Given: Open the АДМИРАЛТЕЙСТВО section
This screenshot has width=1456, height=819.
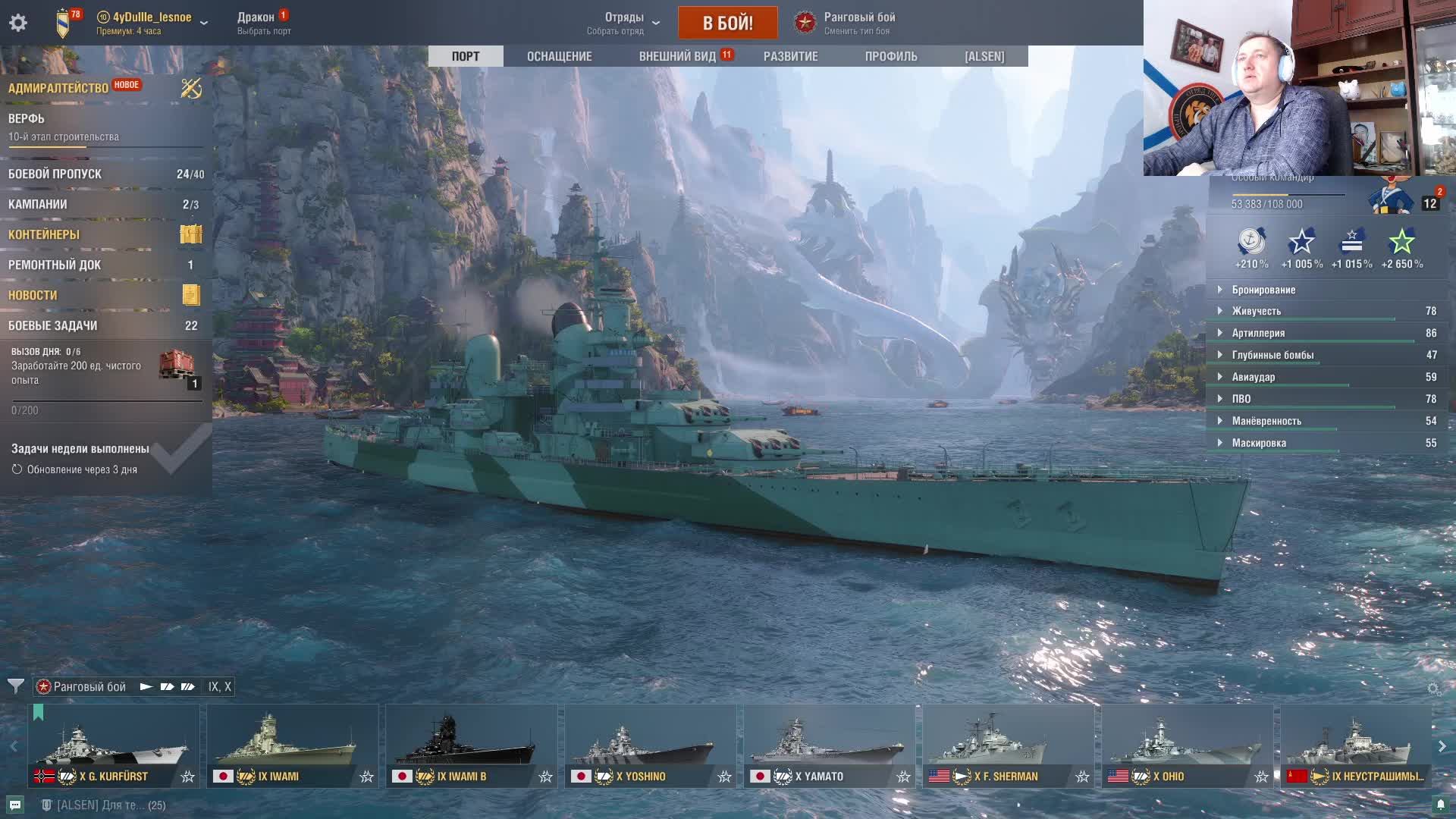Looking at the screenshot, I should click(58, 88).
